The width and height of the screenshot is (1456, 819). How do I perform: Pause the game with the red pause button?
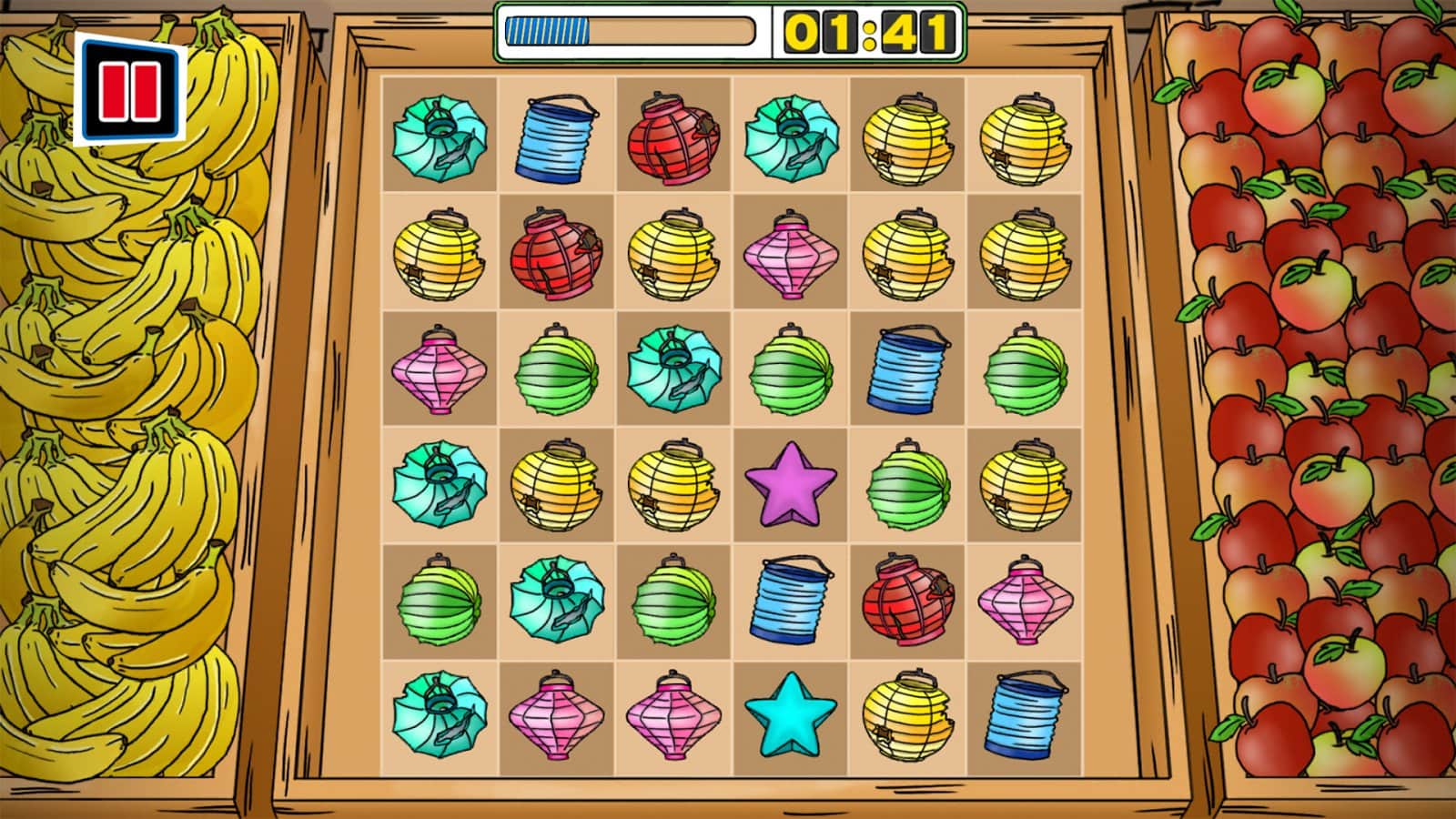130,90
